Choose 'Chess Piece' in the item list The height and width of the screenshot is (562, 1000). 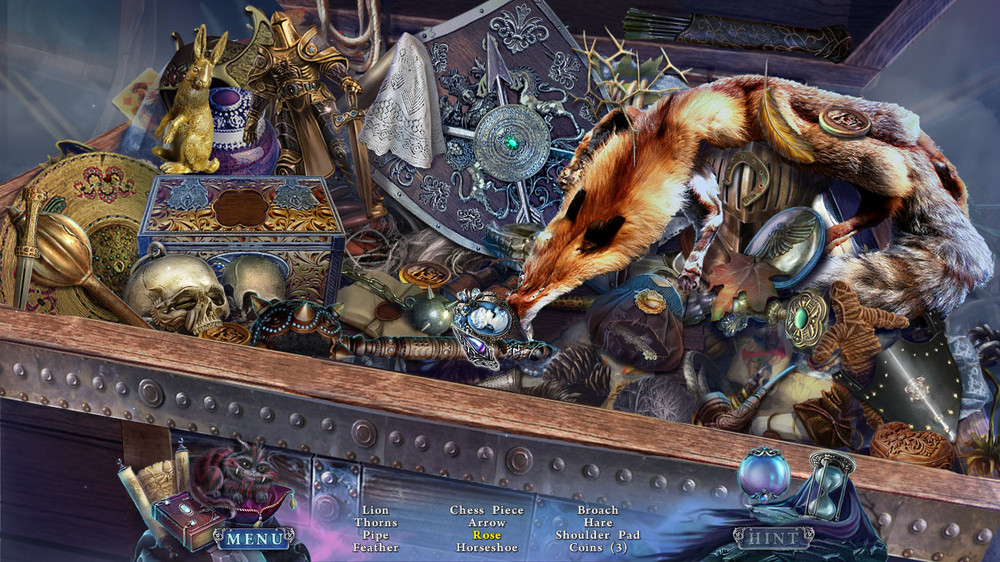pyautogui.click(x=487, y=510)
